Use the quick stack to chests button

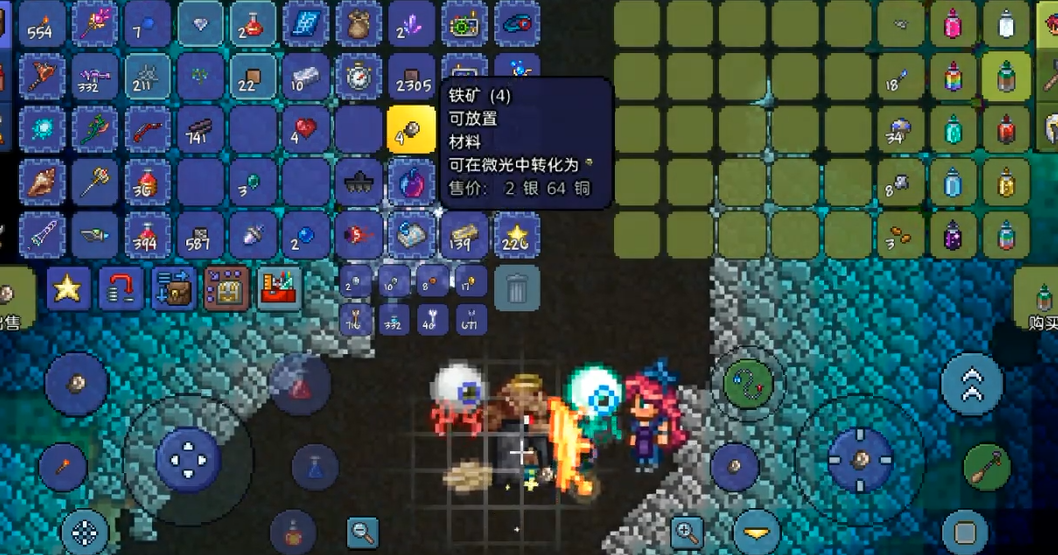coord(174,288)
